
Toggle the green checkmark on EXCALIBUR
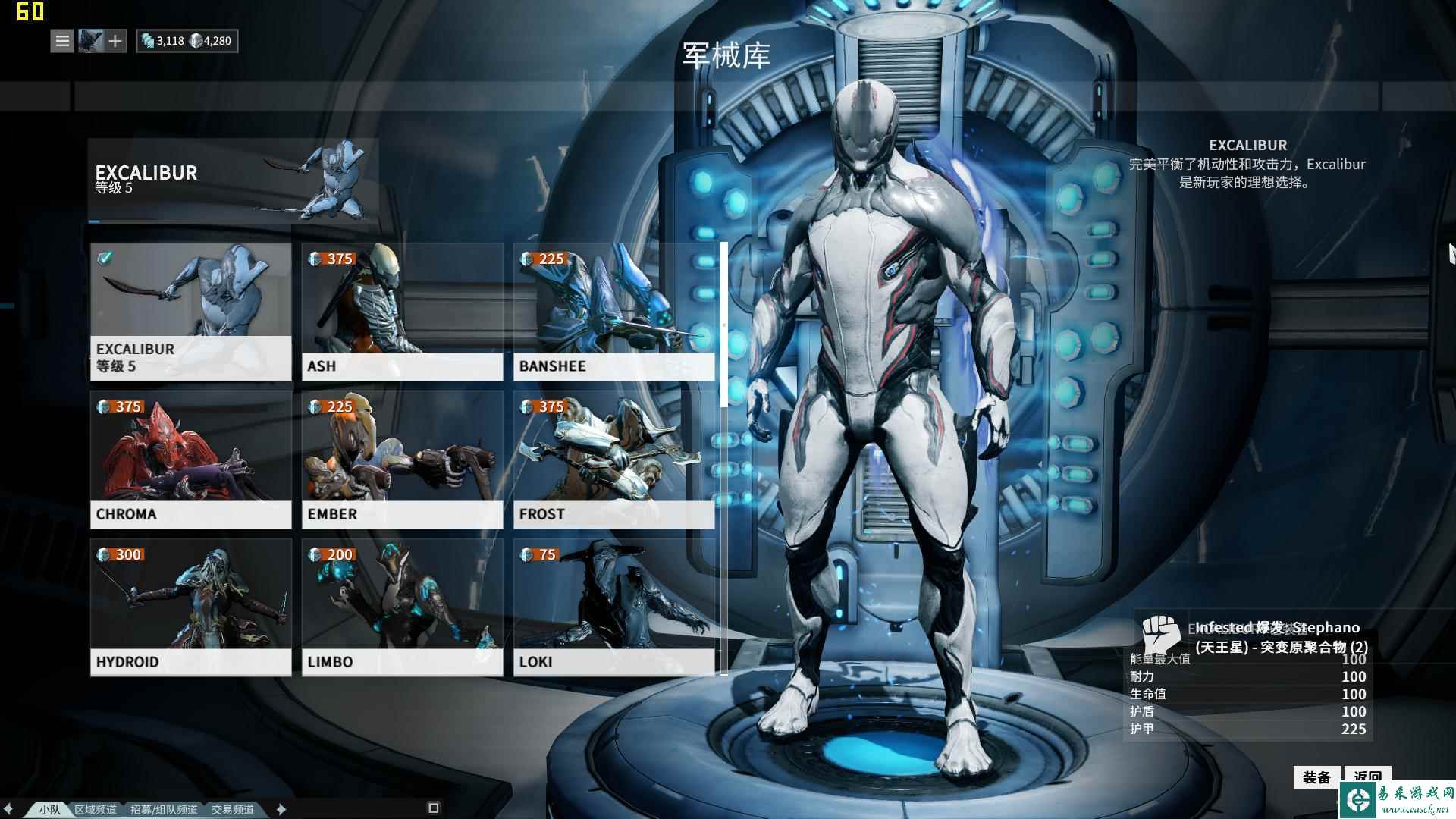click(104, 259)
